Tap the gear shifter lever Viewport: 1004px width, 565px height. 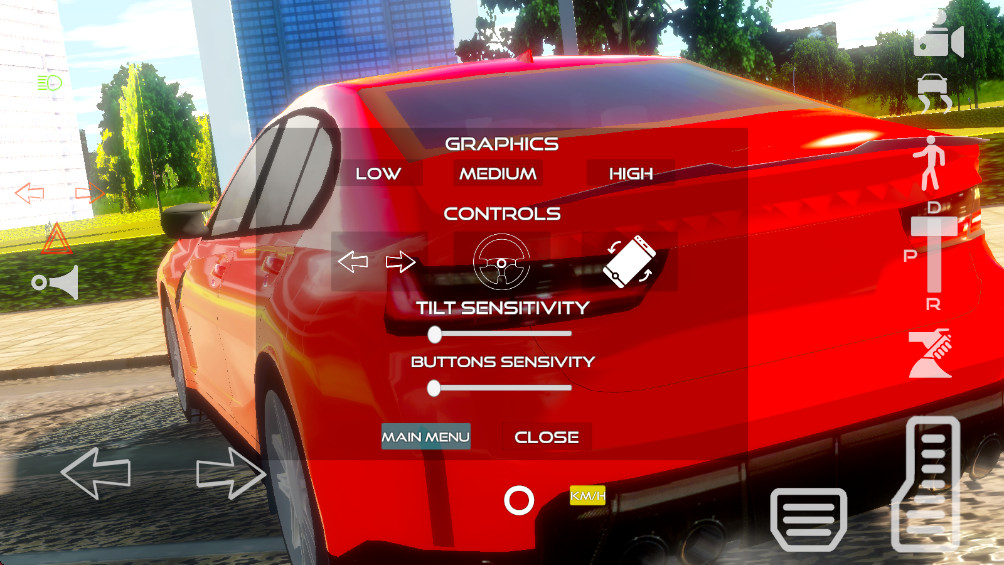(934, 255)
